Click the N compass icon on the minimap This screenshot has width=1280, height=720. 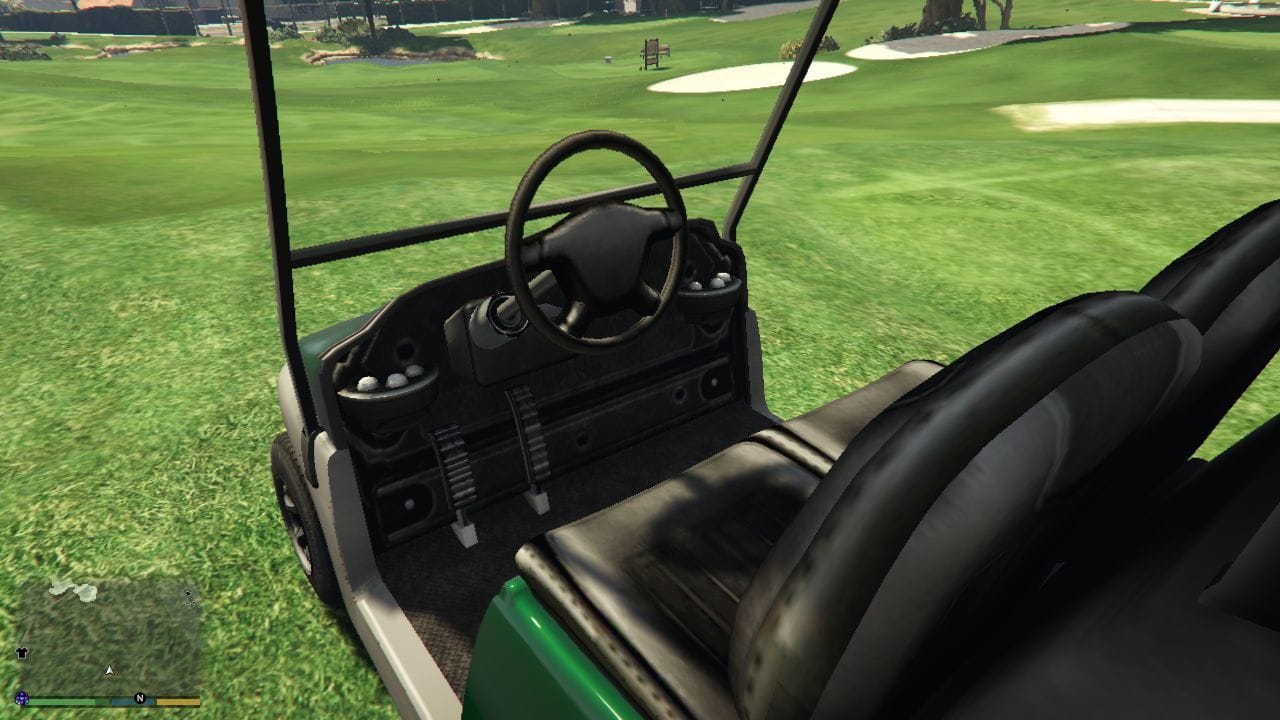pyautogui.click(x=139, y=698)
